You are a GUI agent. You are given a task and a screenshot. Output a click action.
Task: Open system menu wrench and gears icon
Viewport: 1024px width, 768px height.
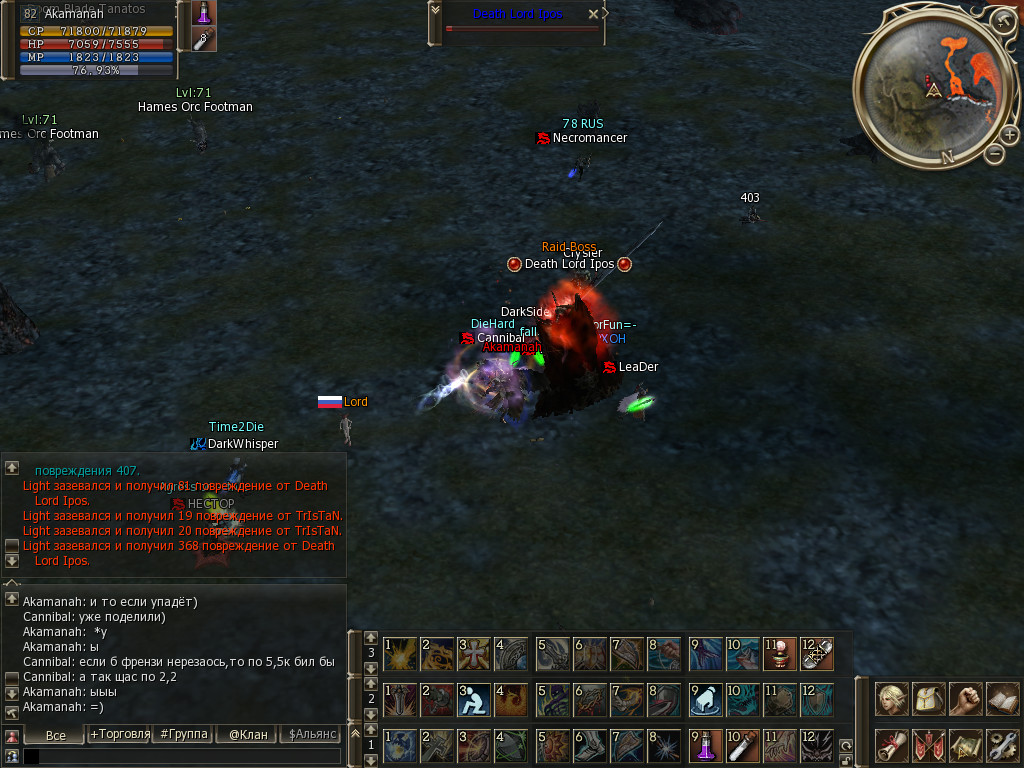coord(1001,745)
